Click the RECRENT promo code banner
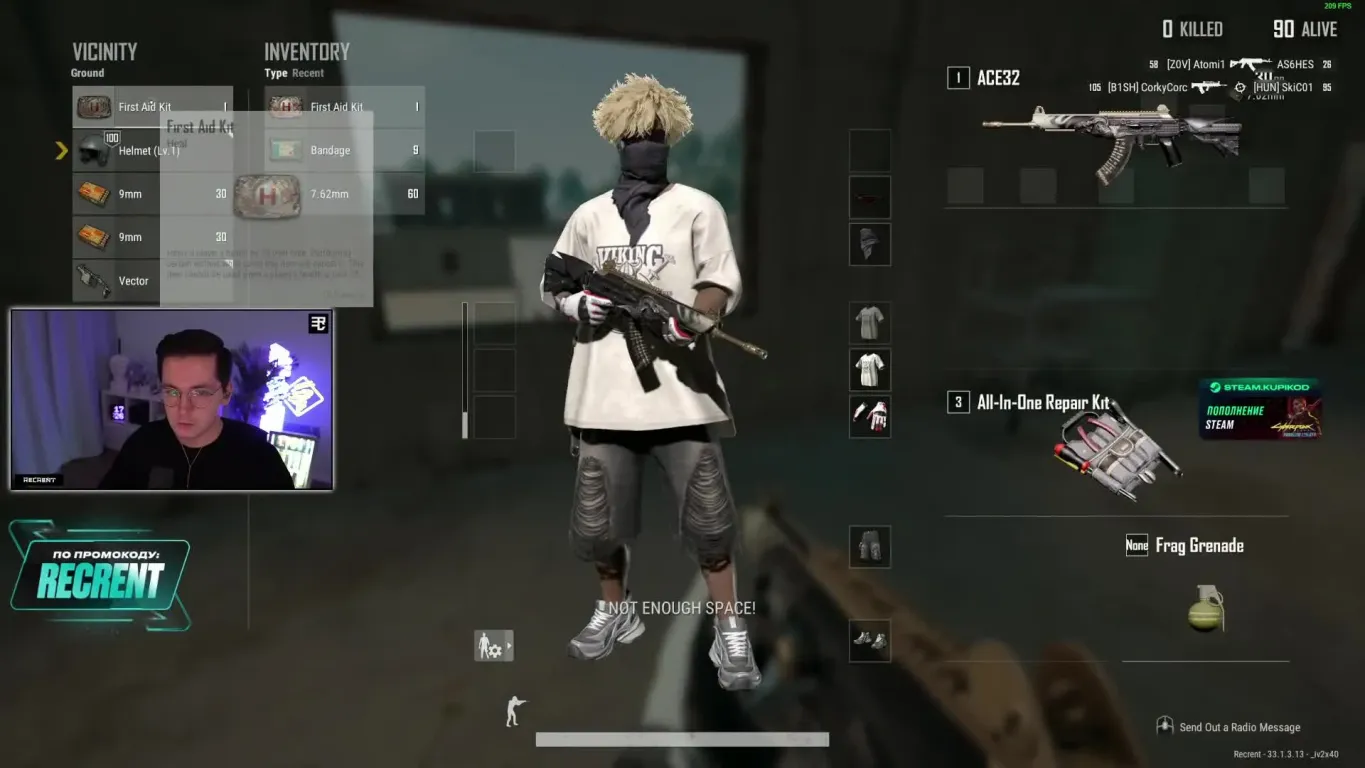The height and width of the screenshot is (768, 1365). pos(100,575)
